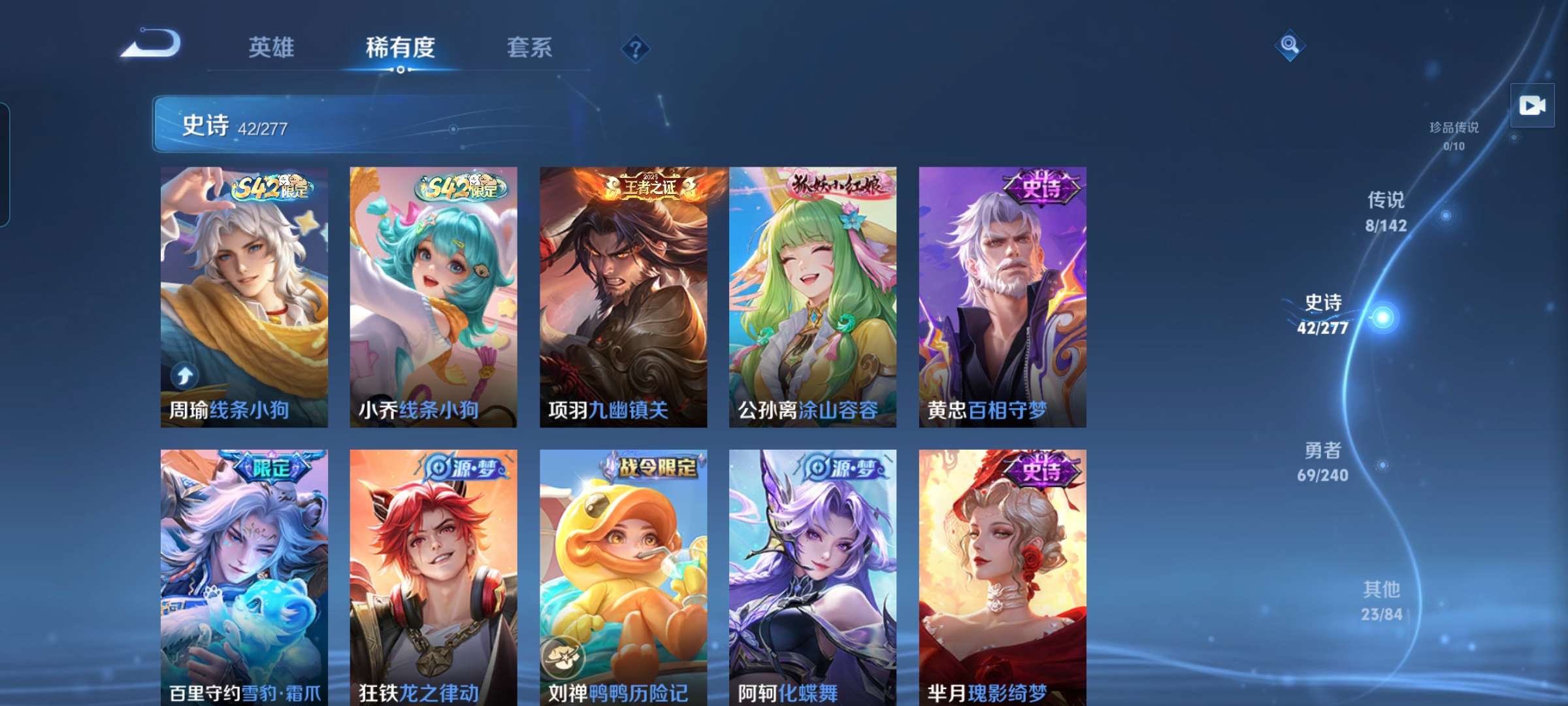Click the upgrade arrow on 周瑜 skin card
This screenshot has width=1568, height=706.
click(x=186, y=375)
